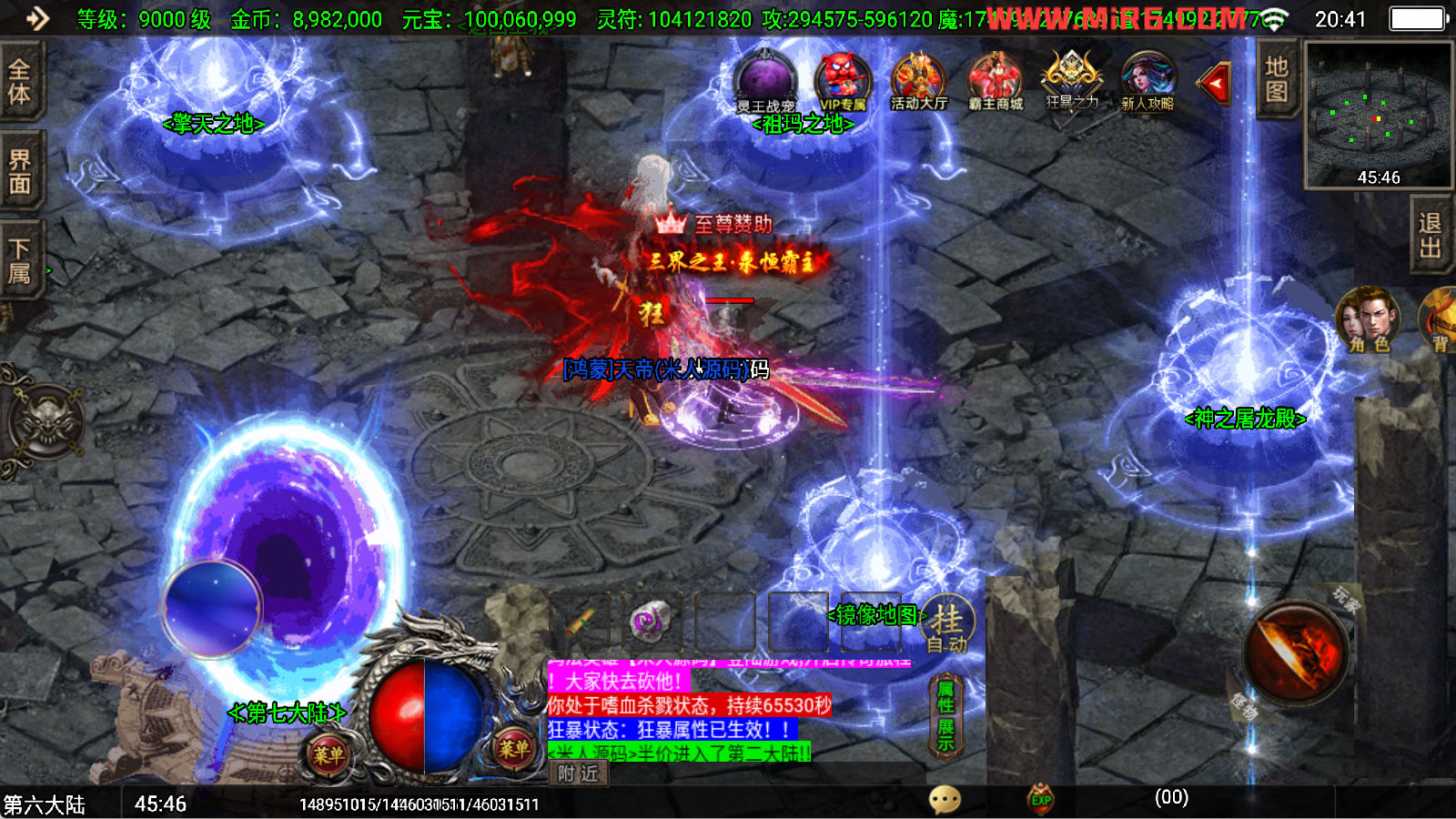1456x819 pixels.
Task: Click the 退出 exit button
Action: (1430, 235)
